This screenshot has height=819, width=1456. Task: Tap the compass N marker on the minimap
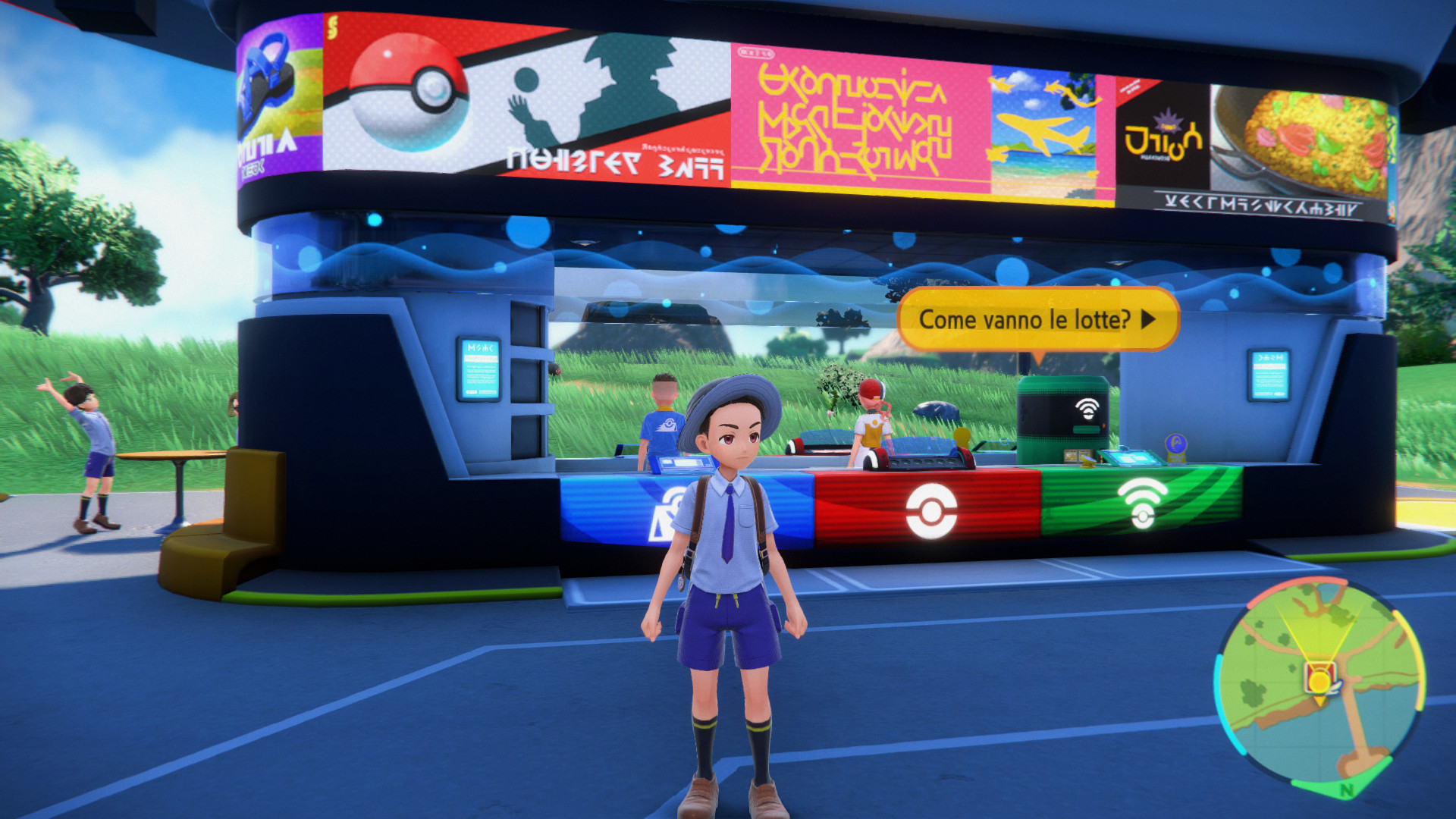click(x=1346, y=789)
